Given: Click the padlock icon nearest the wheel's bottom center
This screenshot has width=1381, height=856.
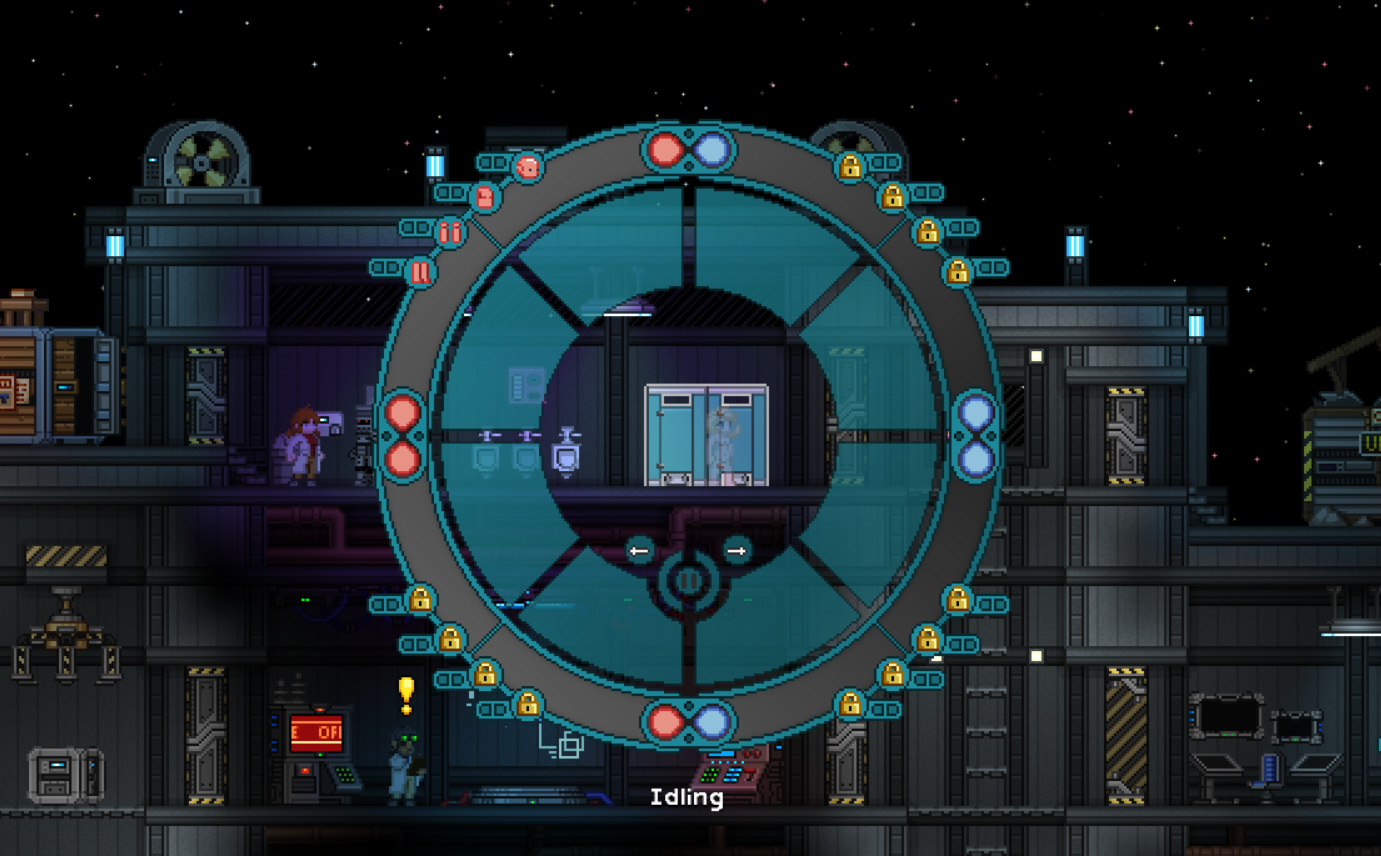Looking at the screenshot, I should pyautogui.click(x=528, y=707).
